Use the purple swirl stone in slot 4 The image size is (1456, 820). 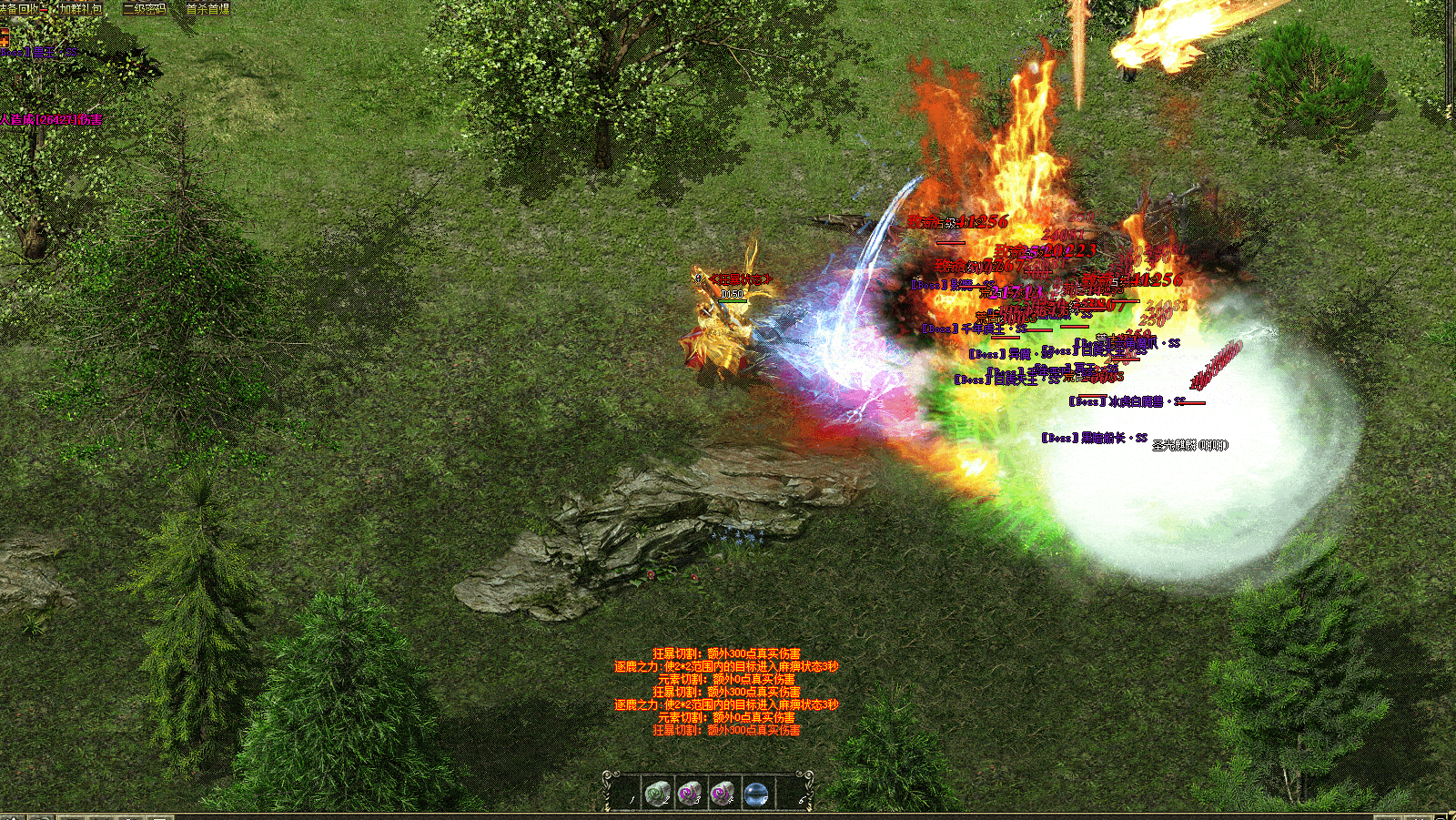723,794
